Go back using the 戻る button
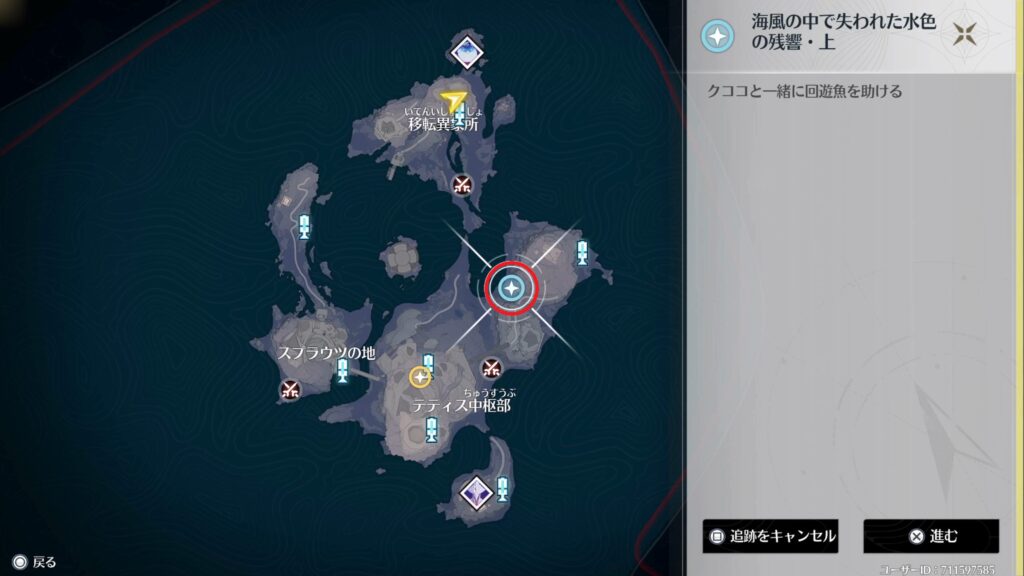Viewport: 1024px width, 576px height. pos(34,562)
